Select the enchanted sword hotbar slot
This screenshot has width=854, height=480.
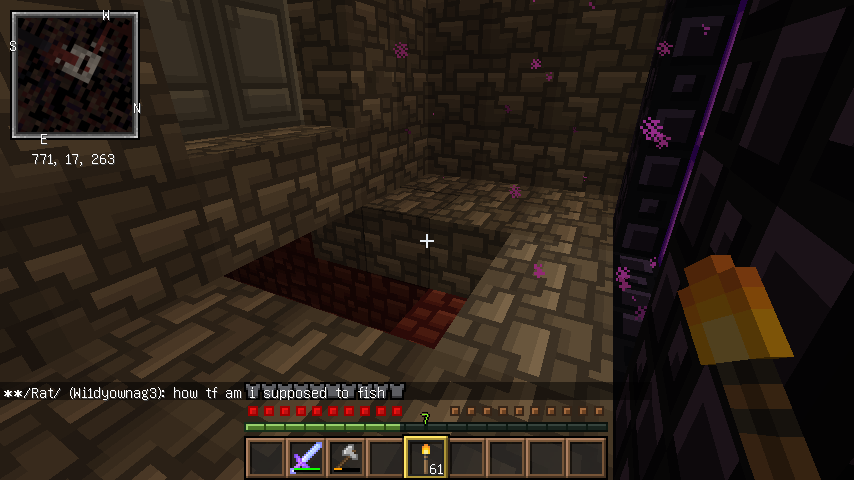305,458
